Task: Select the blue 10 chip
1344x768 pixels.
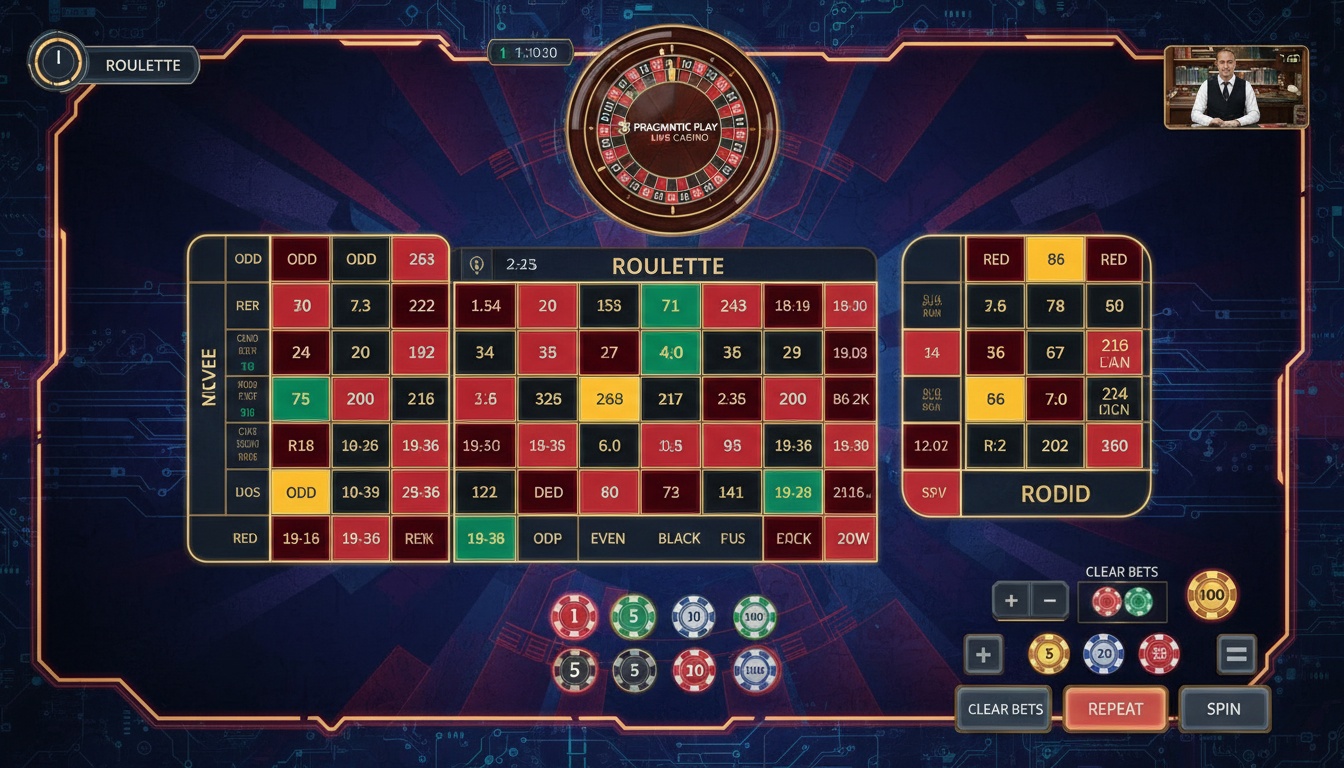Action: [691, 616]
